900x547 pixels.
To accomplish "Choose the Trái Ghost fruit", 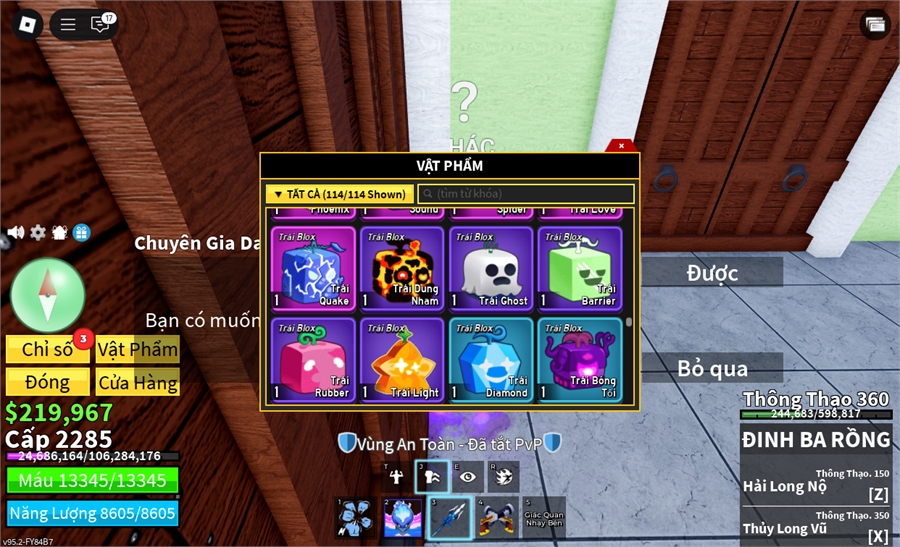I will point(489,268).
